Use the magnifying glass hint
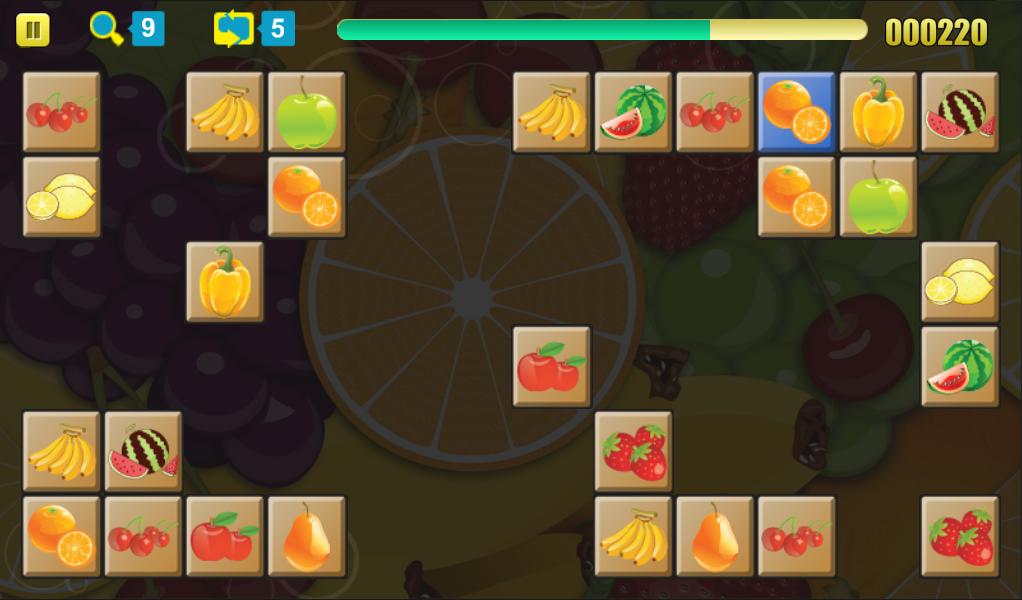Screen dimensions: 1022x600 [x=106, y=29]
